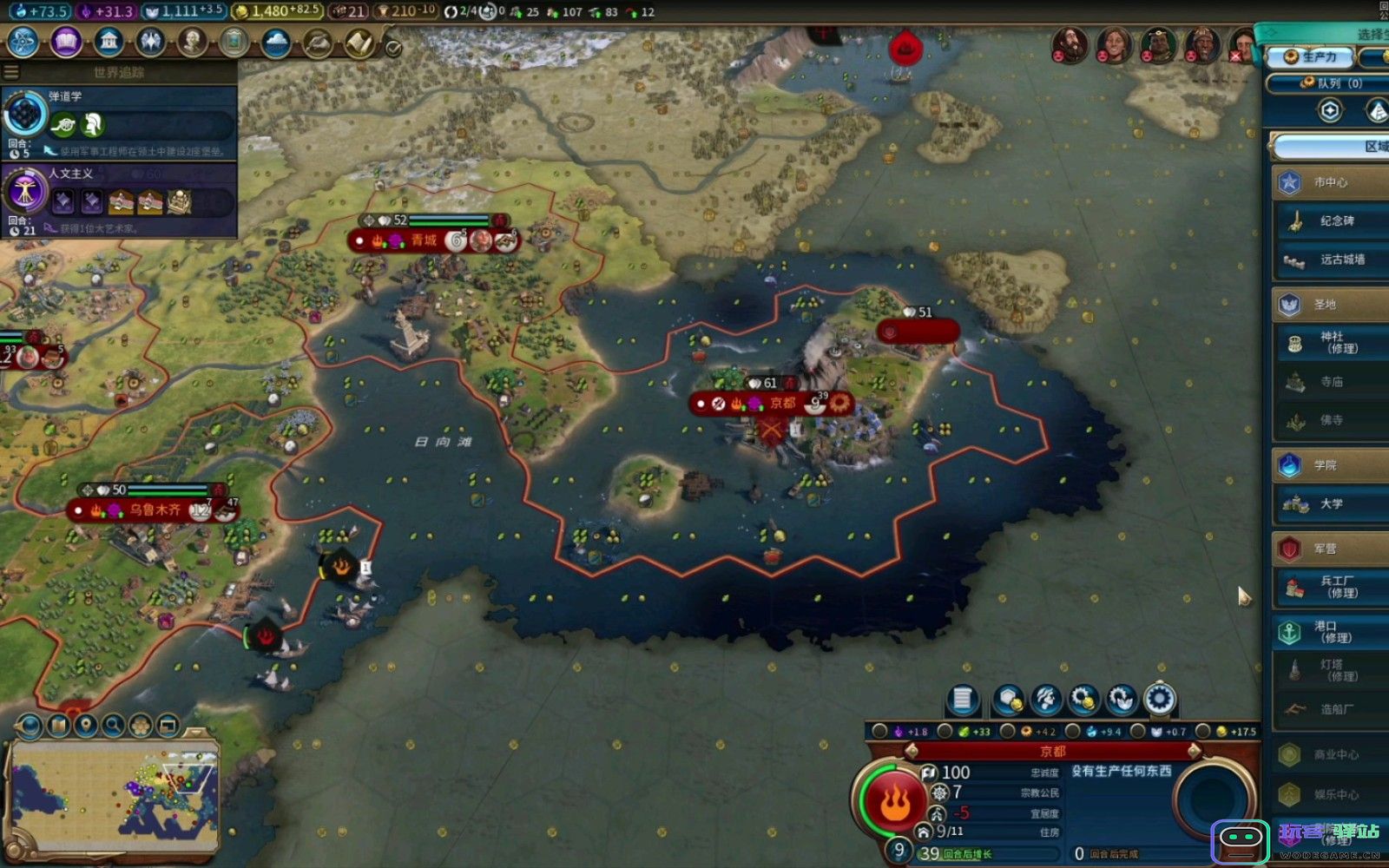Screen dimensions: 1389x868
Task: Switch to the 生产力 production tab
Action: pos(1311,57)
